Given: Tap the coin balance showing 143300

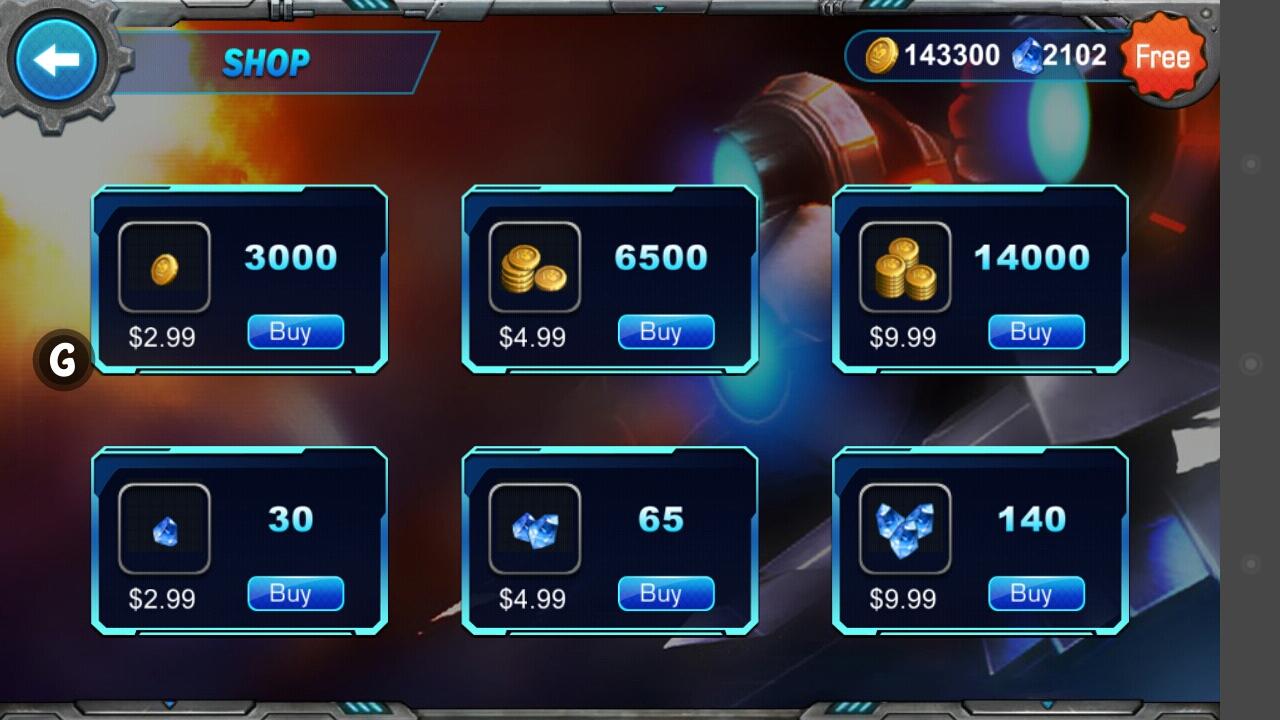Looking at the screenshot, I should pyautogui.click(x=950, y=56).
